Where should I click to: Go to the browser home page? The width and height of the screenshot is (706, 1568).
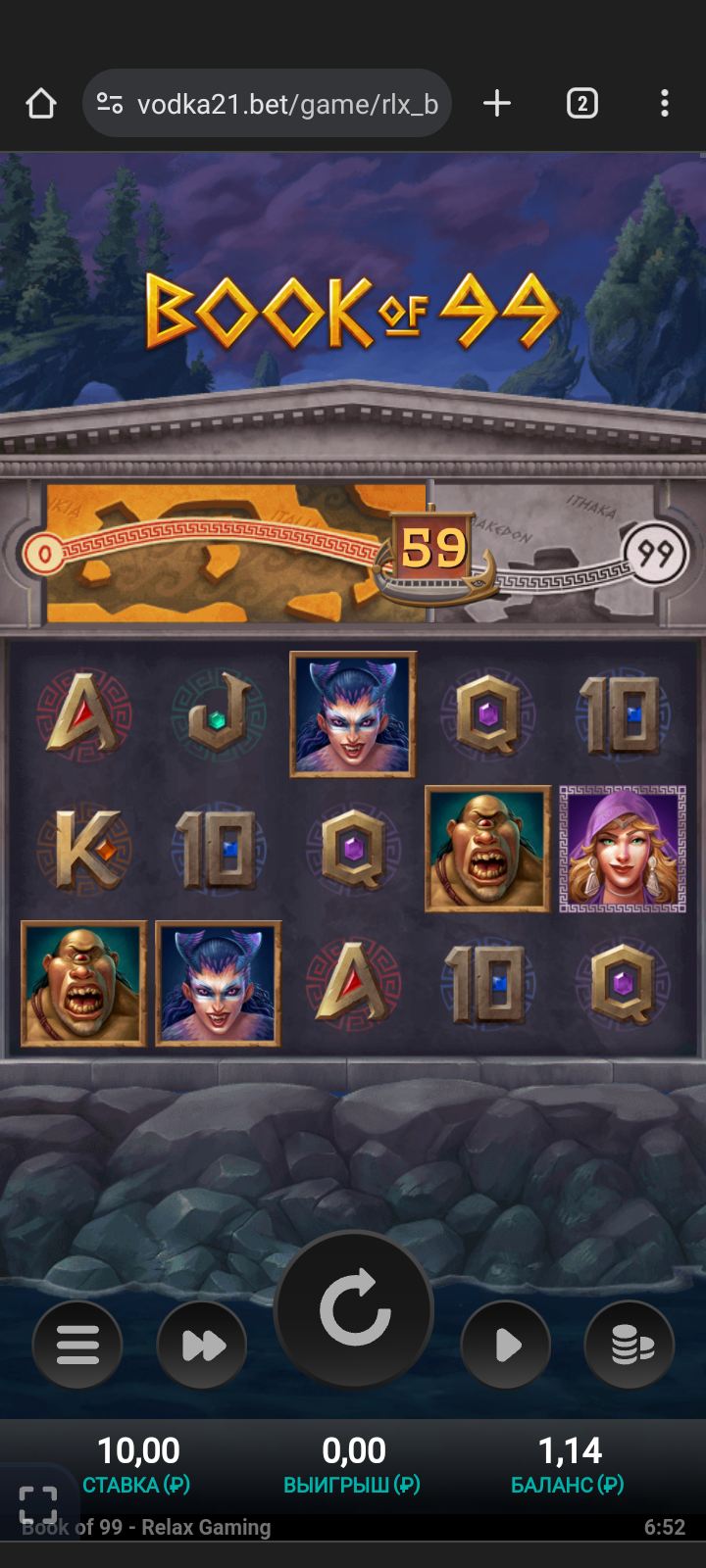(41, 104)
